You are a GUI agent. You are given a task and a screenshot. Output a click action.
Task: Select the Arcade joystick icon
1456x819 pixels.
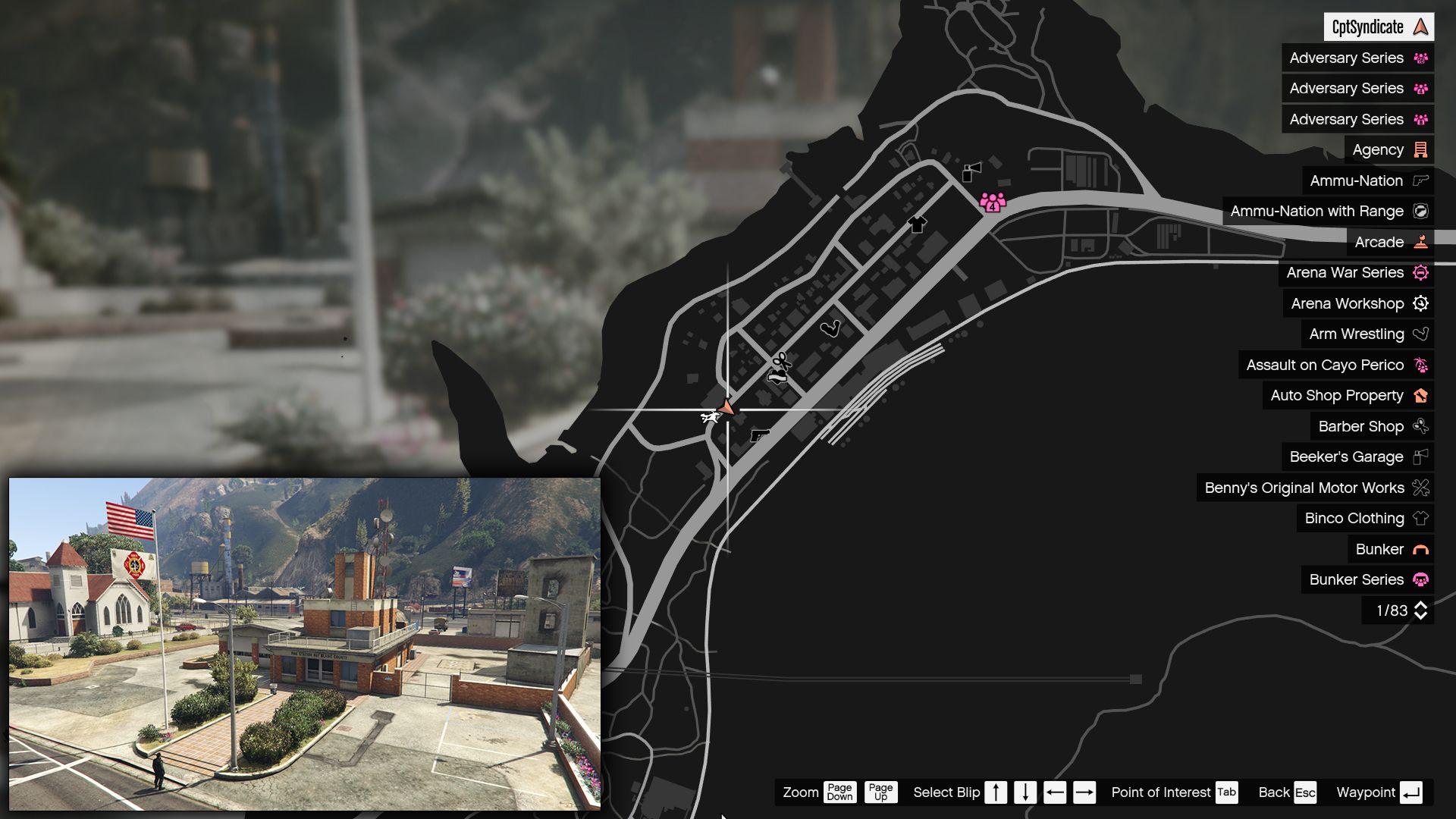pyautogui.click(x=1421, y=242)
